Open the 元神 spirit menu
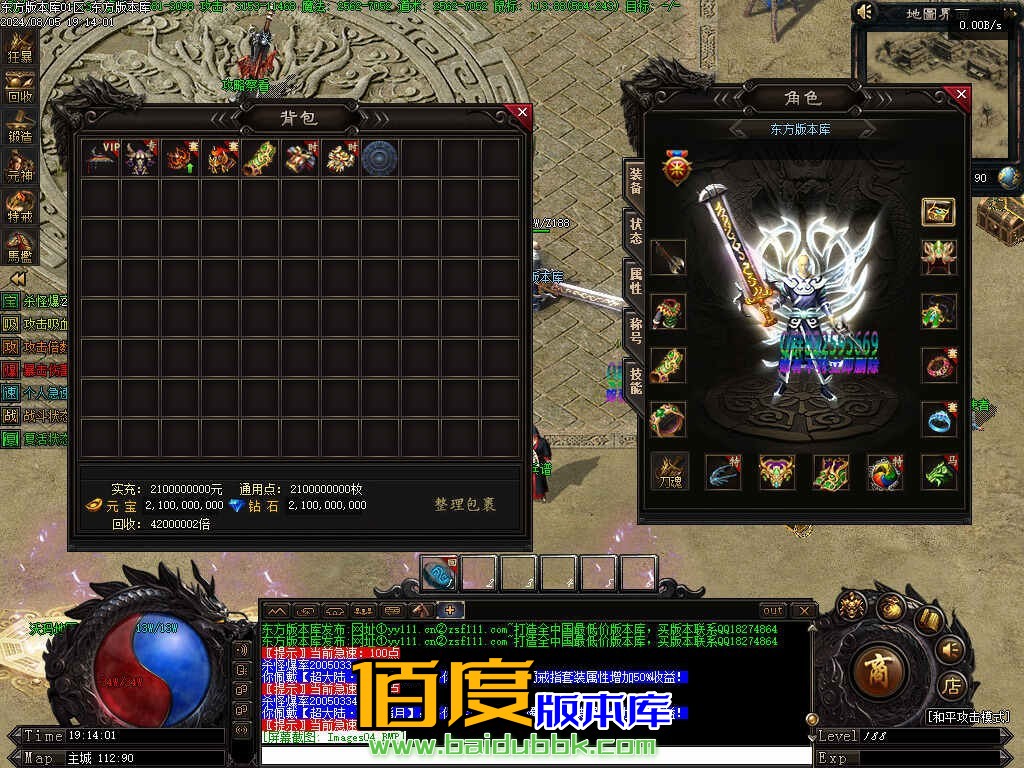This screenshot has height=768, width=1024. click(20, 168)
